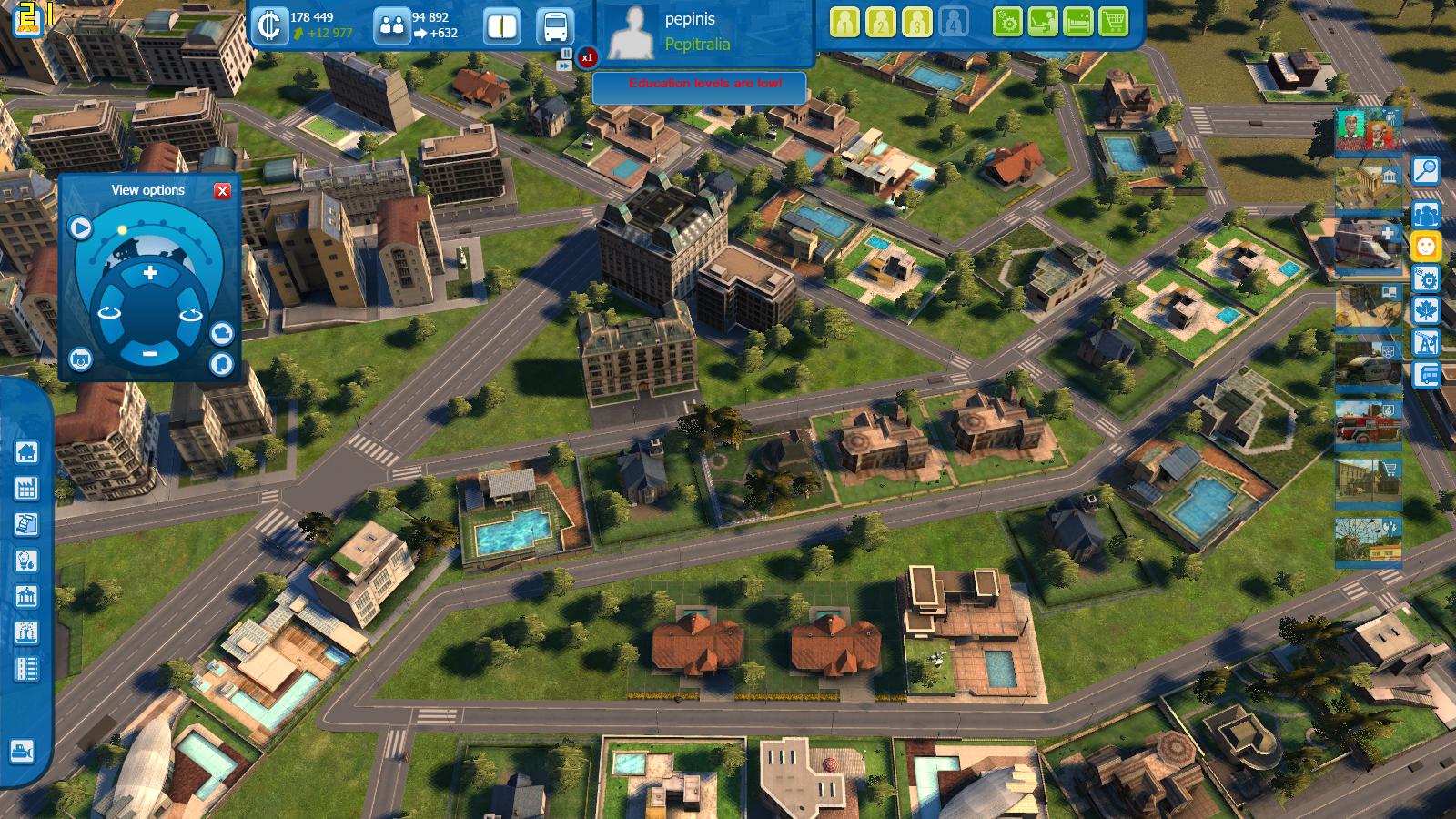1456x819 pixels.
Task: Open the city budget money panel
Action: [269, 25]
